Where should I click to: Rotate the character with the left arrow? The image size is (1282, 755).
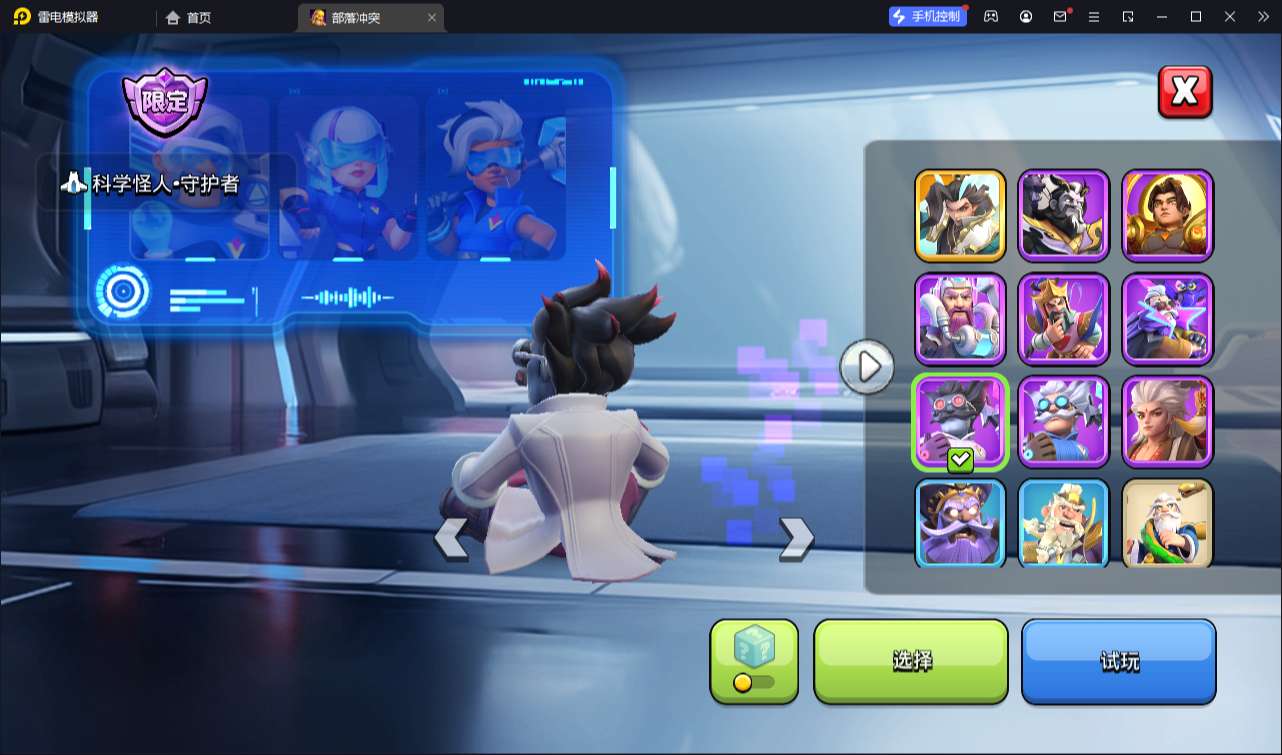pos(451,539)
